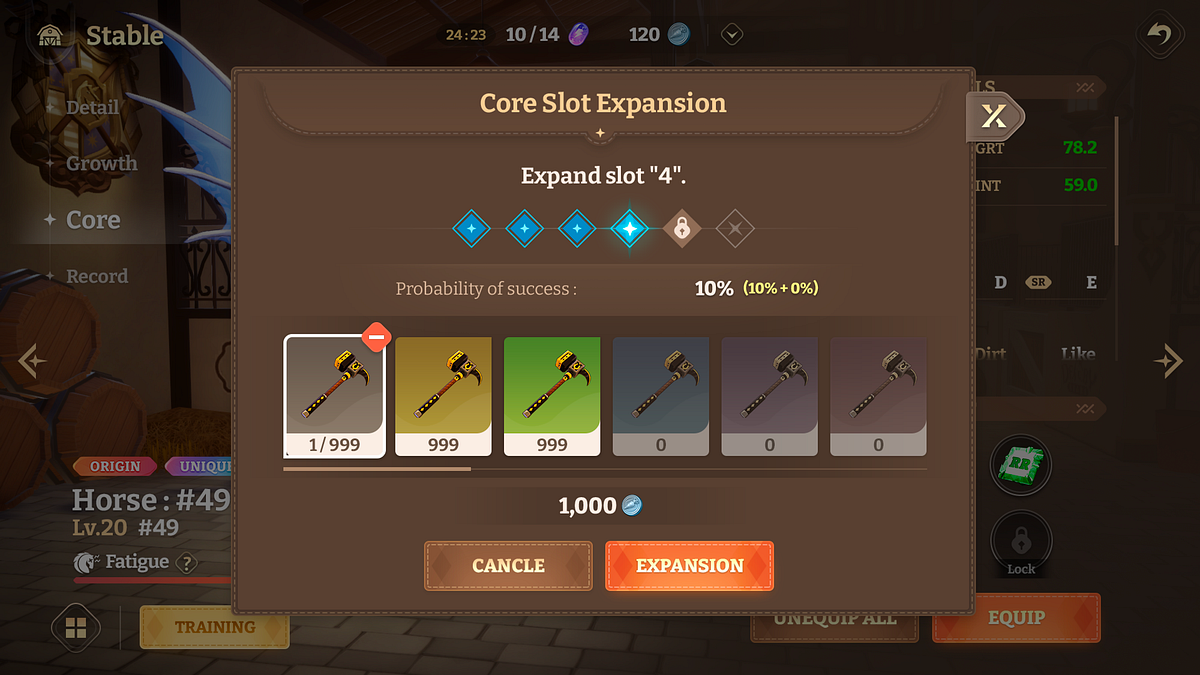1200x675 pixels.
Task: Choose the green-background hammer material
Action: (x=552, y=396)
